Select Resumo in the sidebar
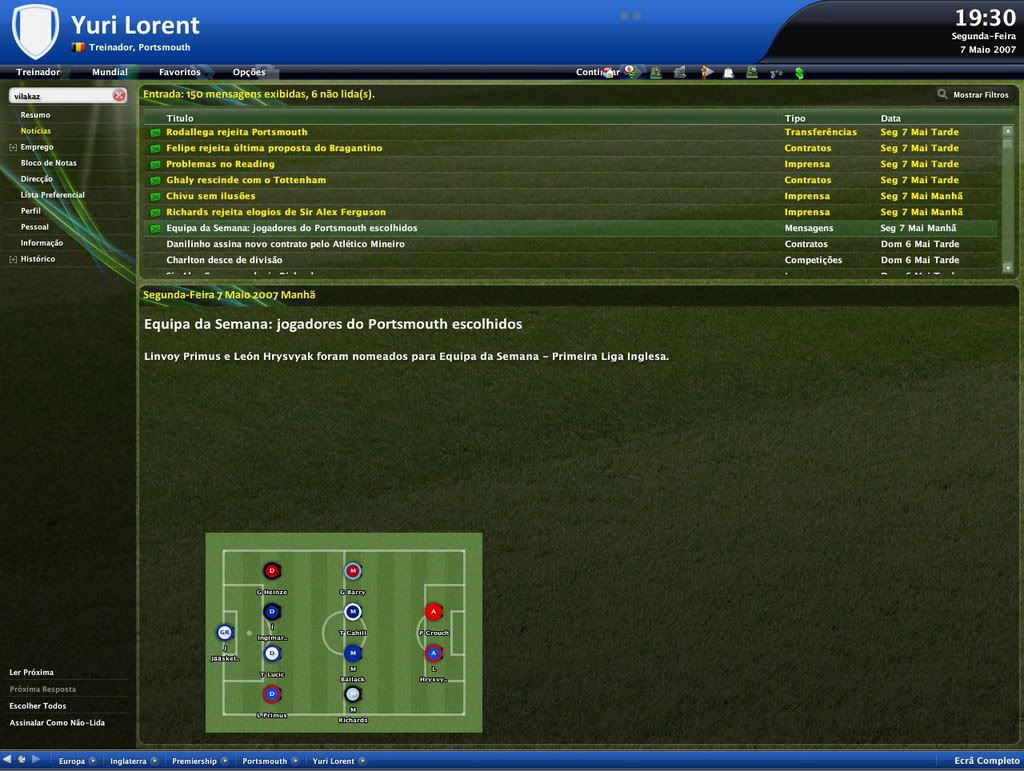The width and height of the screenshot is (1024, 771). point(35,115)
